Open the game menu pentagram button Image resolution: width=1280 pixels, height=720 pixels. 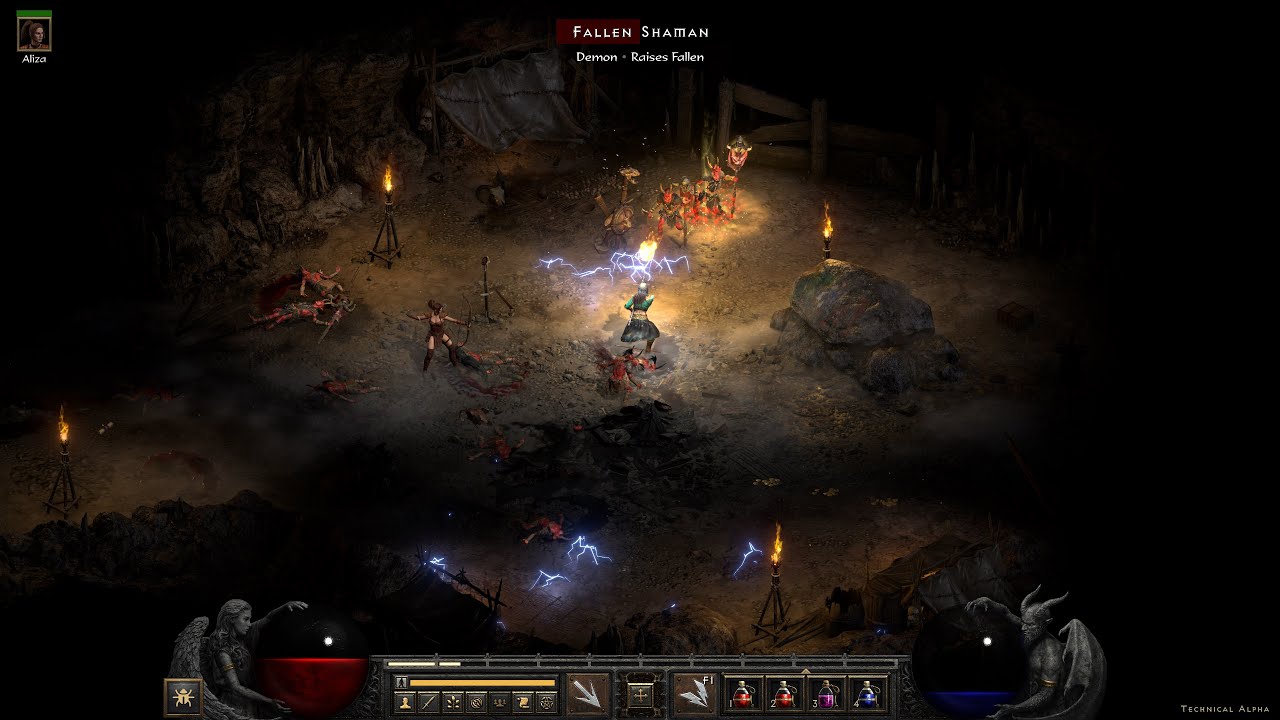546,702
